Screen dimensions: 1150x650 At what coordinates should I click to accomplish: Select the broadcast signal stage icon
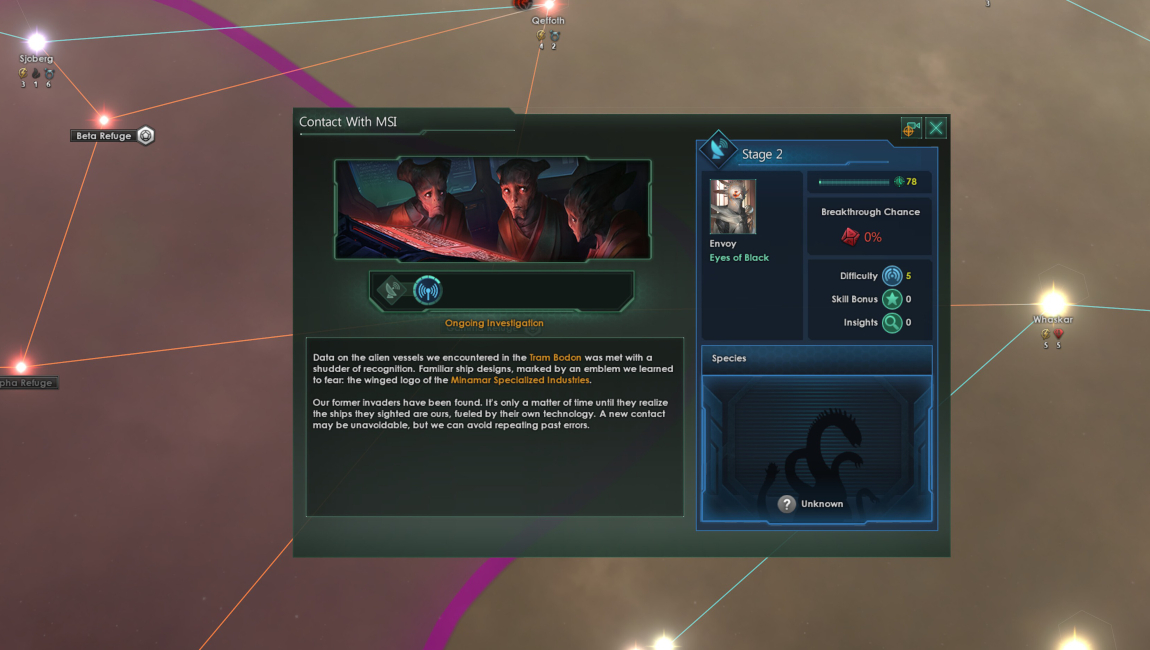(x=427, y=291)
